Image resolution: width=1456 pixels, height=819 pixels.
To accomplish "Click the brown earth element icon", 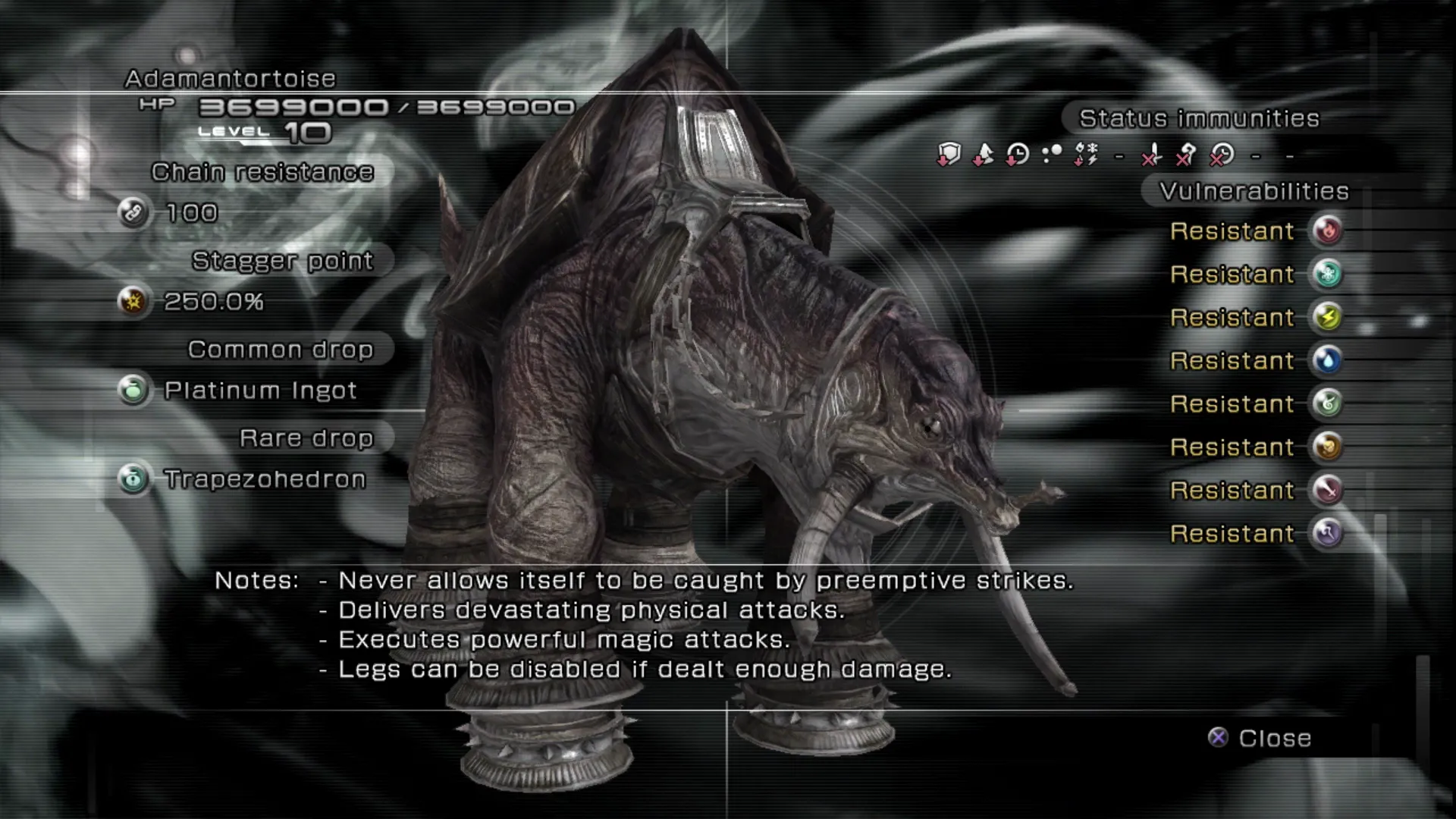I will [x=1327, y=447].
